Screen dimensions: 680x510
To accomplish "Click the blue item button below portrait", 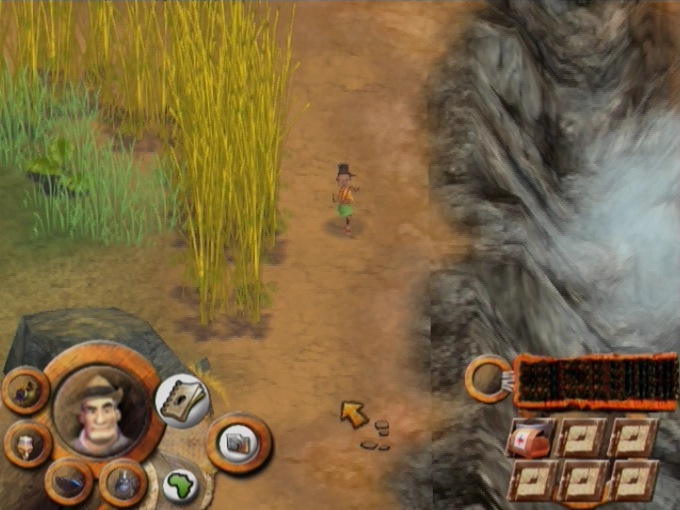I will [69, 481].
